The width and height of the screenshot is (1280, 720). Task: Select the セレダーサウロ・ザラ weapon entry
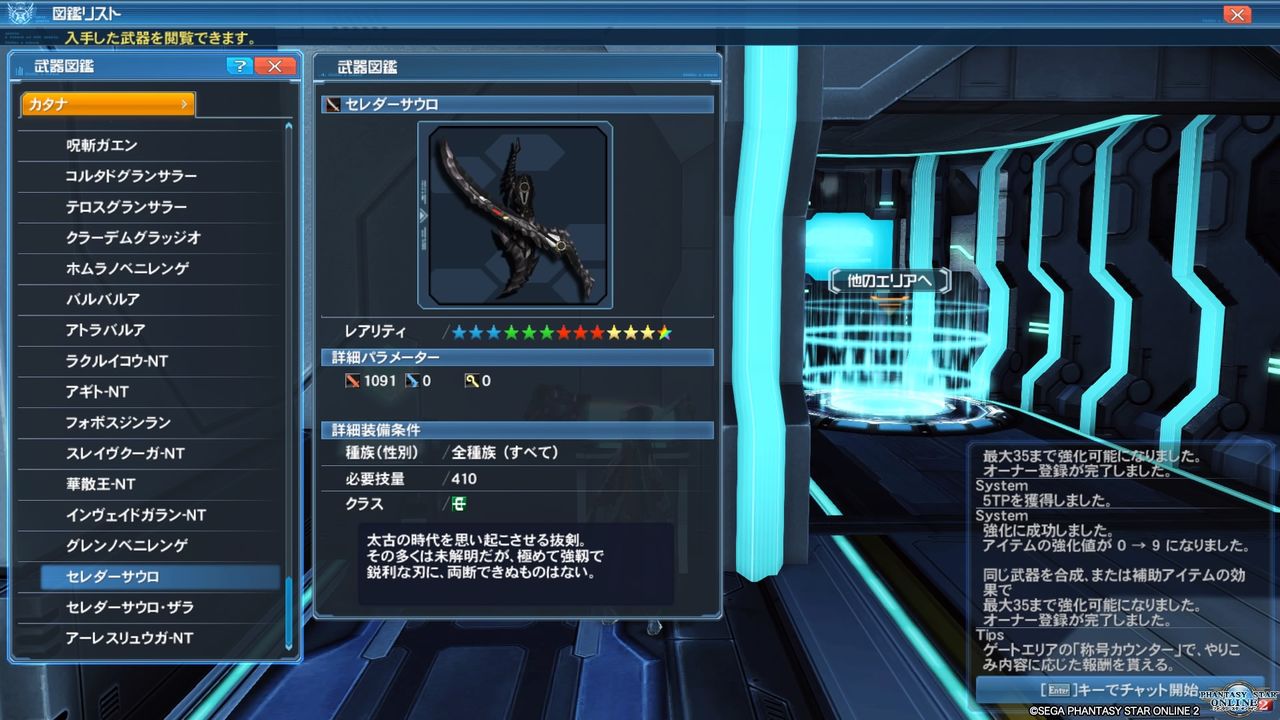point(150,606)
